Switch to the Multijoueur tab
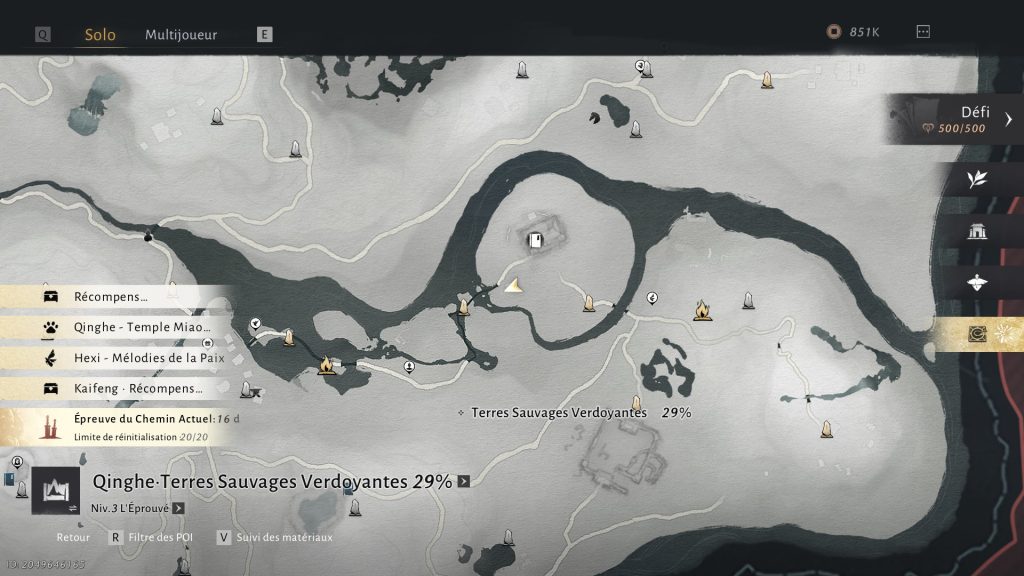The width and height of the screenshot is (1024, 576). (x=181, y=35)
